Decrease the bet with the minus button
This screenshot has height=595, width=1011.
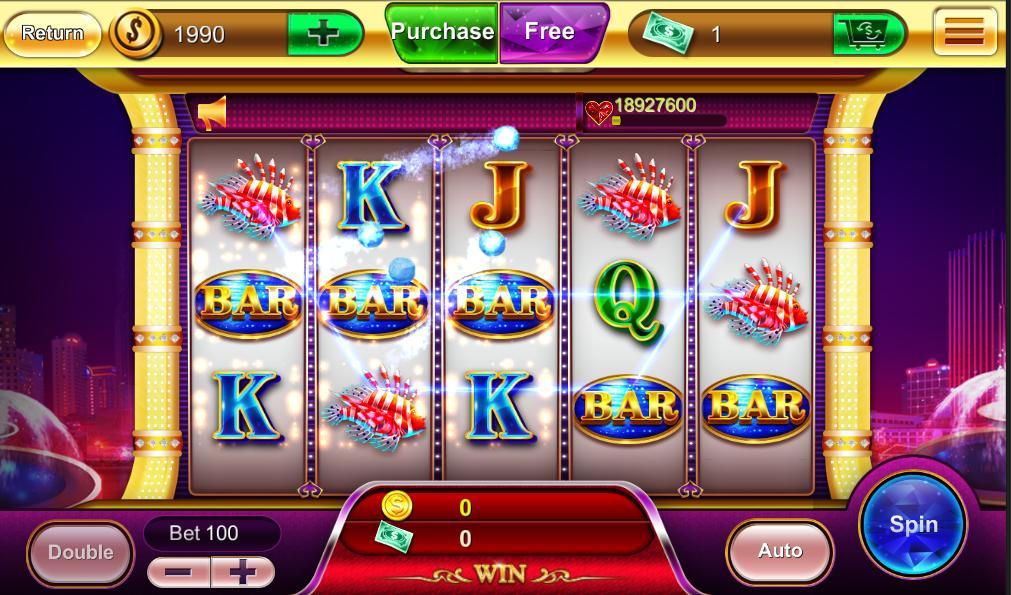(x=179, y=572)
